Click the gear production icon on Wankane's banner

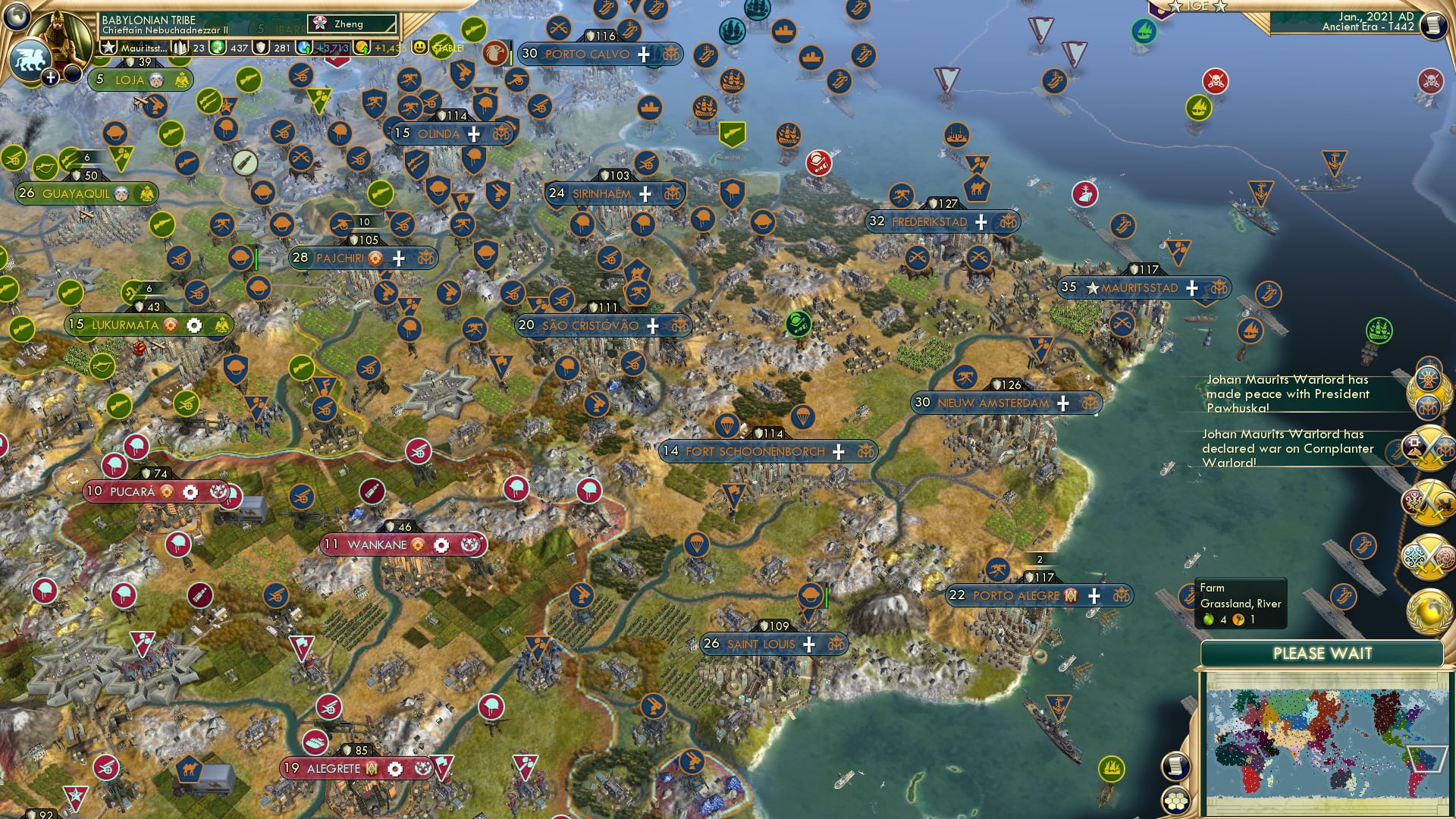pos(442,544)
